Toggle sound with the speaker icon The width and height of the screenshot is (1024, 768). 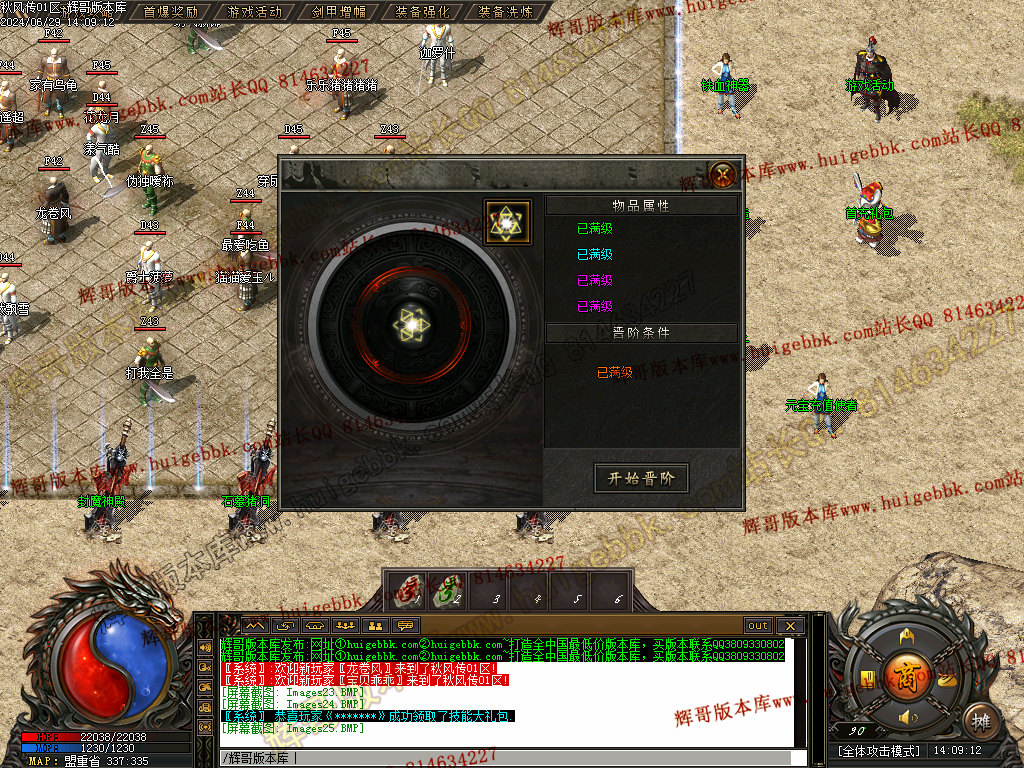pos(907,718)
